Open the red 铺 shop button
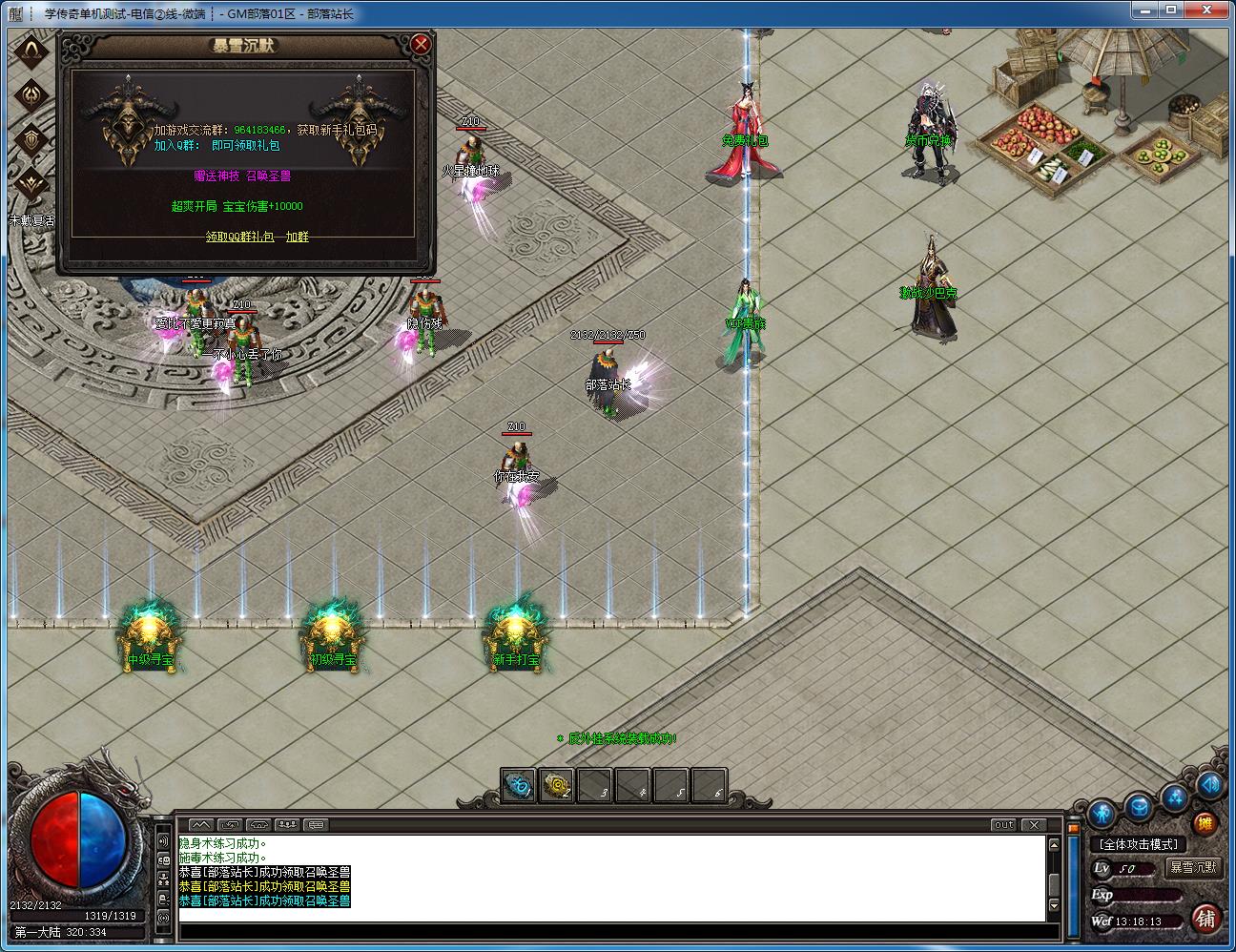This screenshot has height=952, width=1236. [x=1205, y=918]
